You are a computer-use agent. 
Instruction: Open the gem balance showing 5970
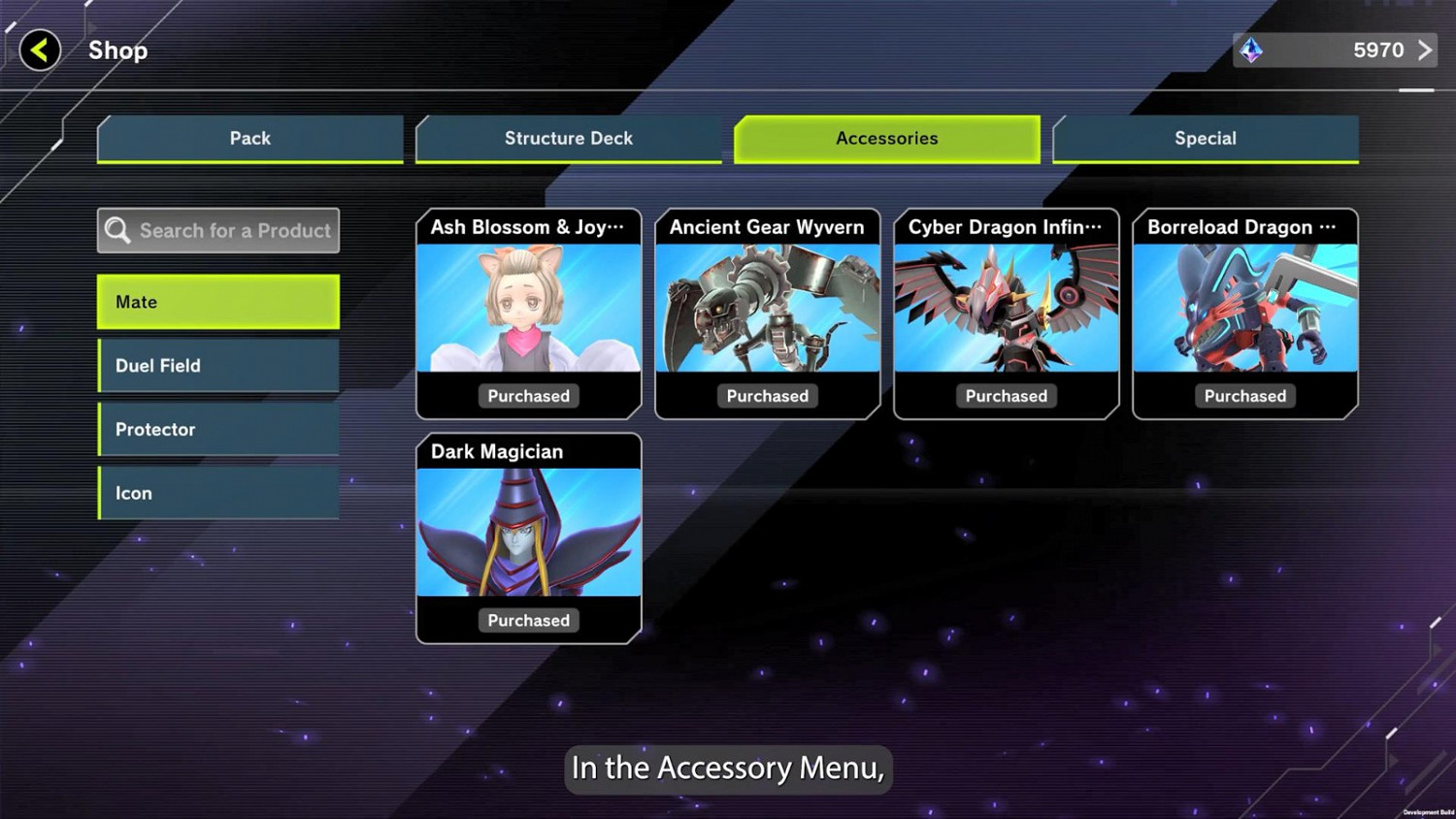coord(1335,50)
